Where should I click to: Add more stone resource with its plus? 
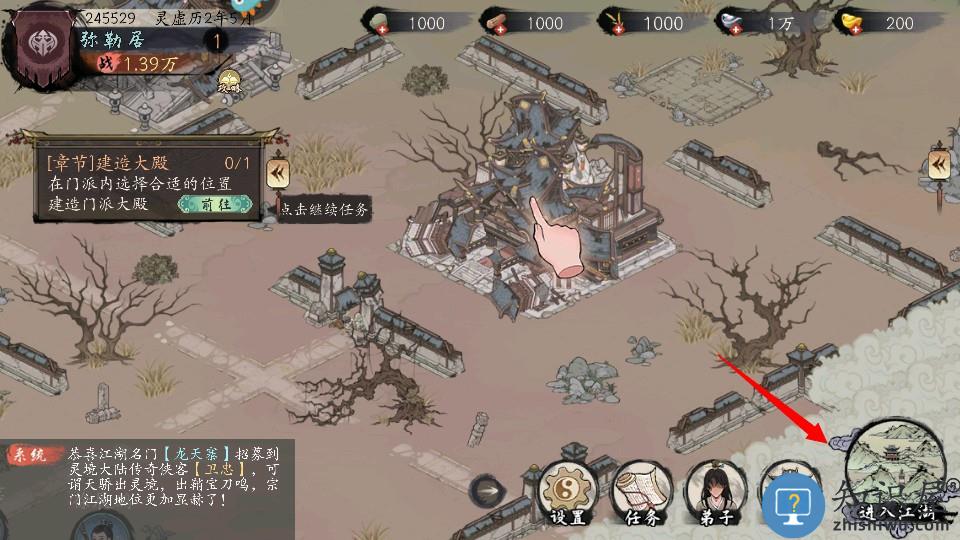[368, 29]
